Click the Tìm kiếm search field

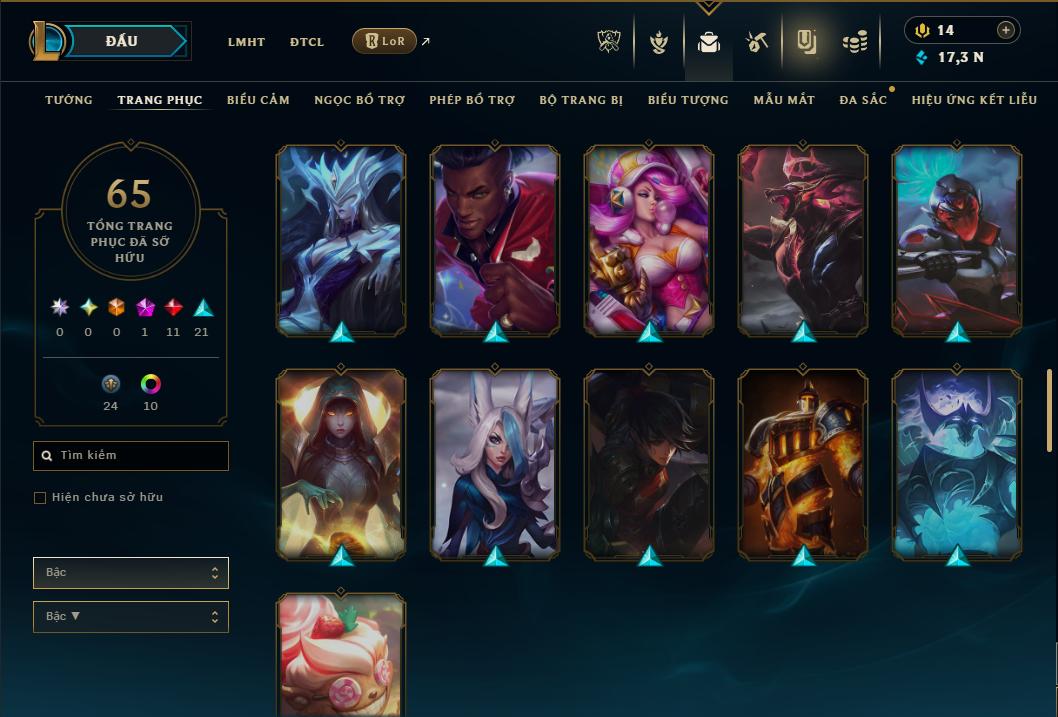tap(131, 456)
